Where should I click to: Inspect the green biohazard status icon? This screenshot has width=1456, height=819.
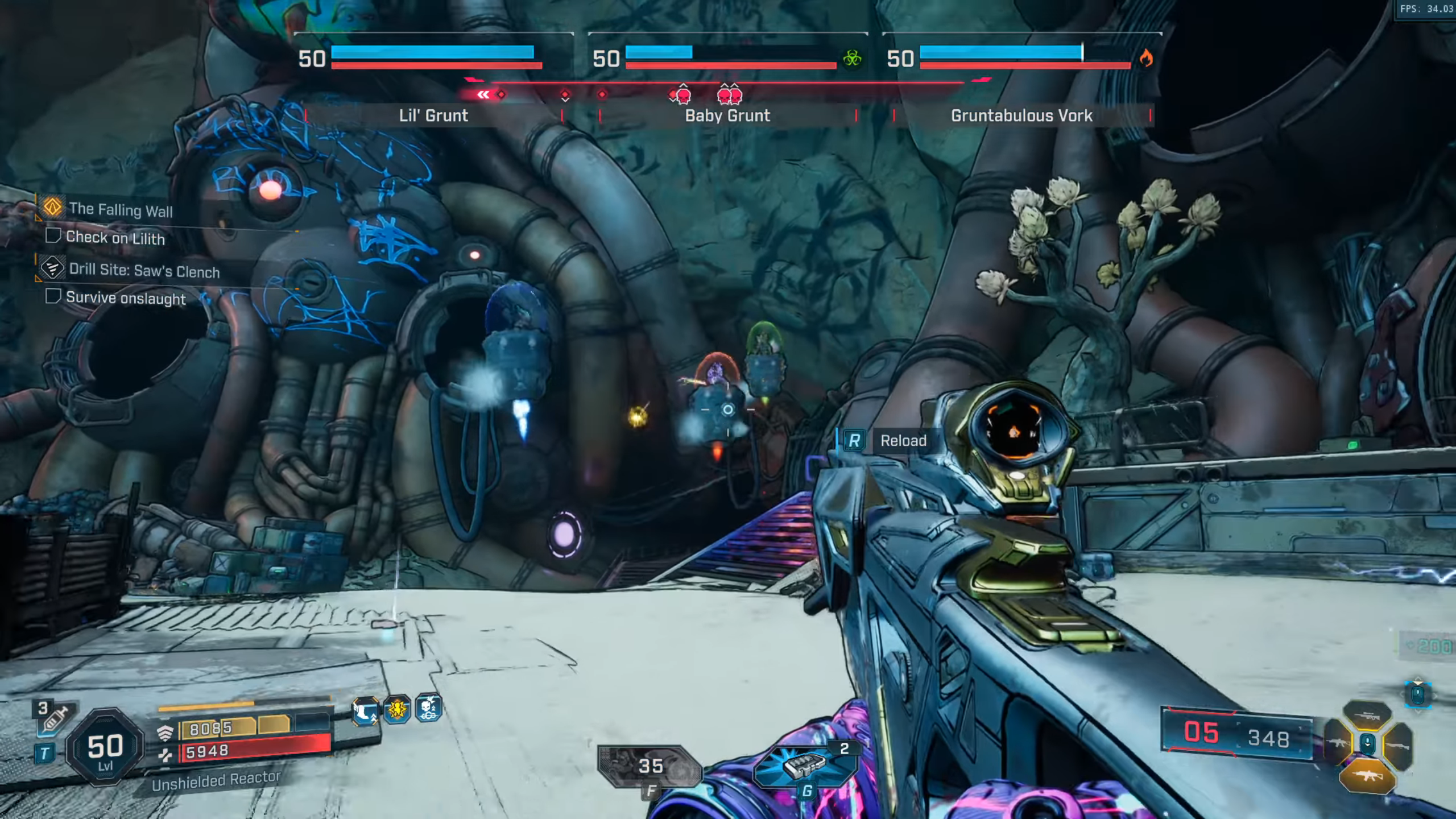point(852,58)
